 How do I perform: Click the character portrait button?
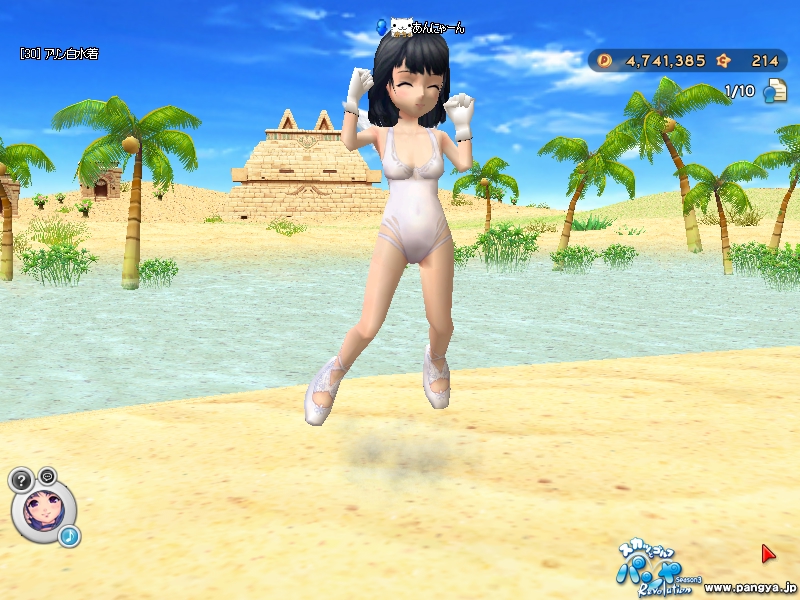[43, 509]
